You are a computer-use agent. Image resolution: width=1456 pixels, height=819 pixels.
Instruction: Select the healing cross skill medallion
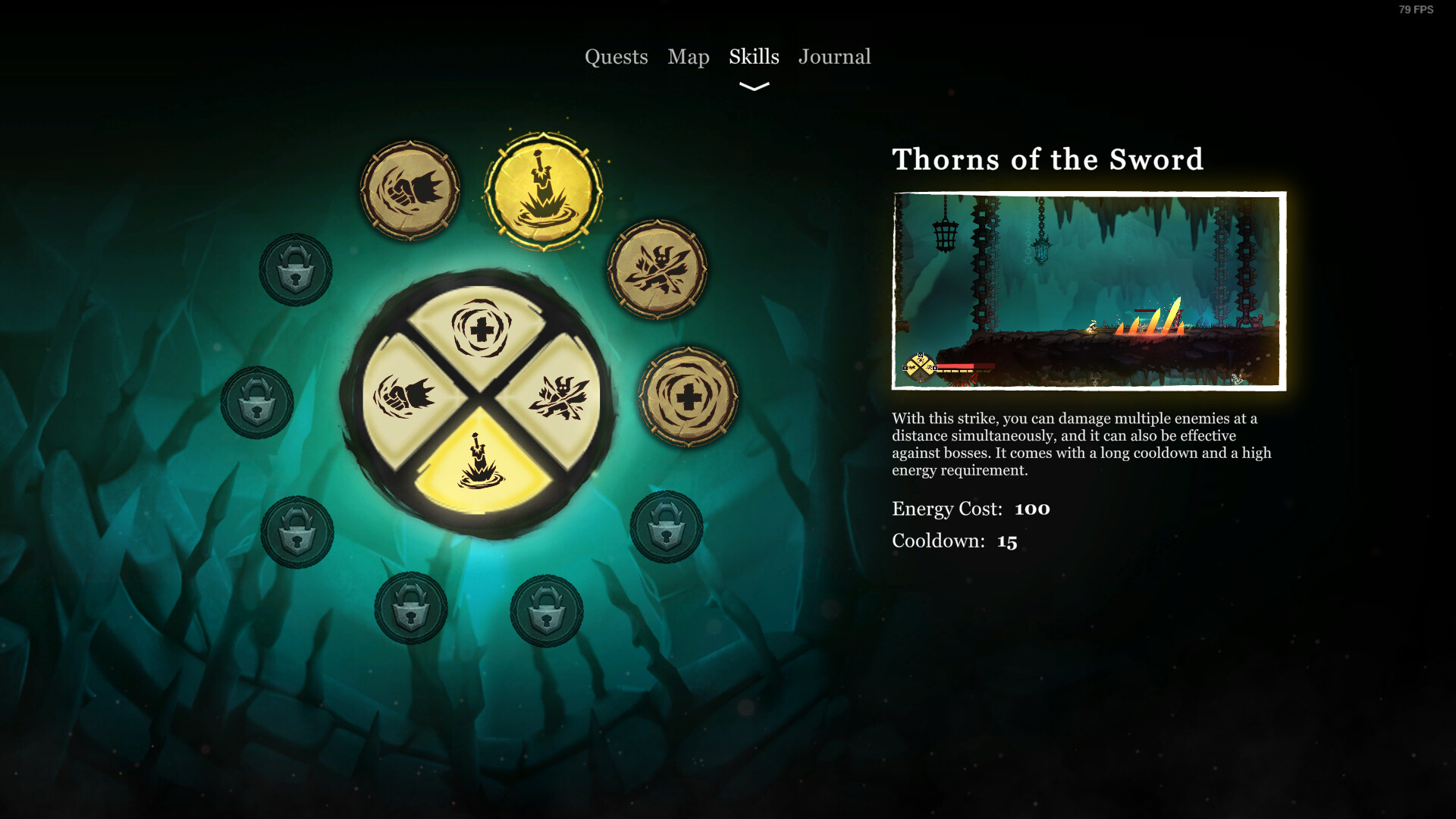tap(690, 394)
